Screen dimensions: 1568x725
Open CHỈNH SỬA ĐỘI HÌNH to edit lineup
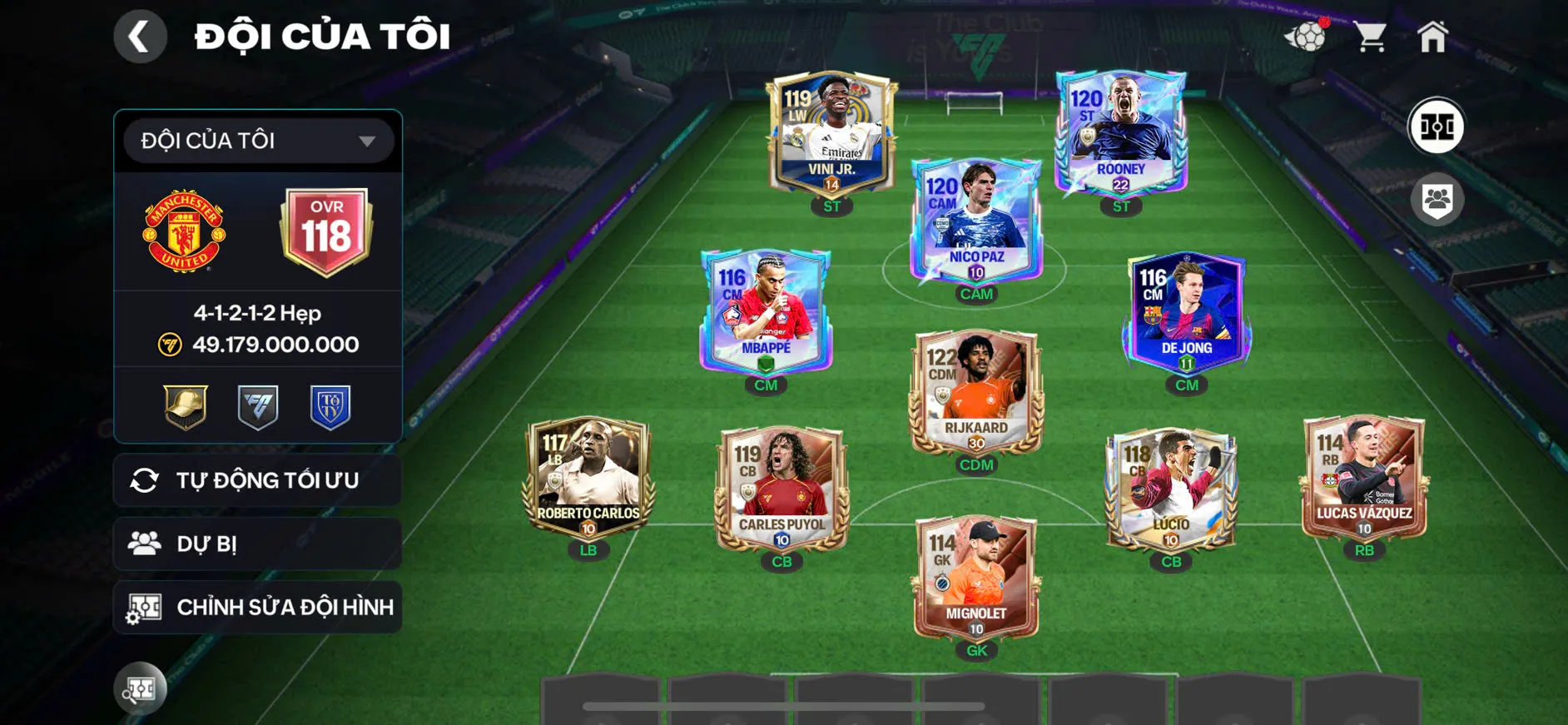(x=256, y=607)
